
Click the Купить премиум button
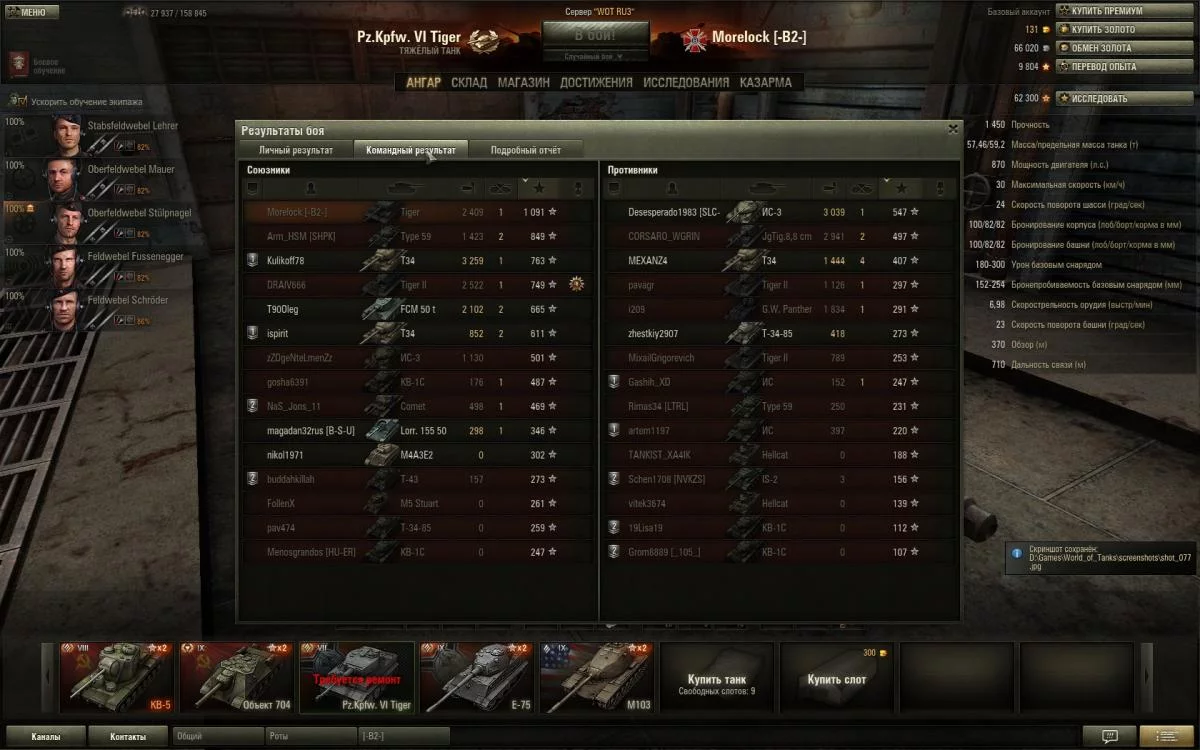coord(1113,11)
